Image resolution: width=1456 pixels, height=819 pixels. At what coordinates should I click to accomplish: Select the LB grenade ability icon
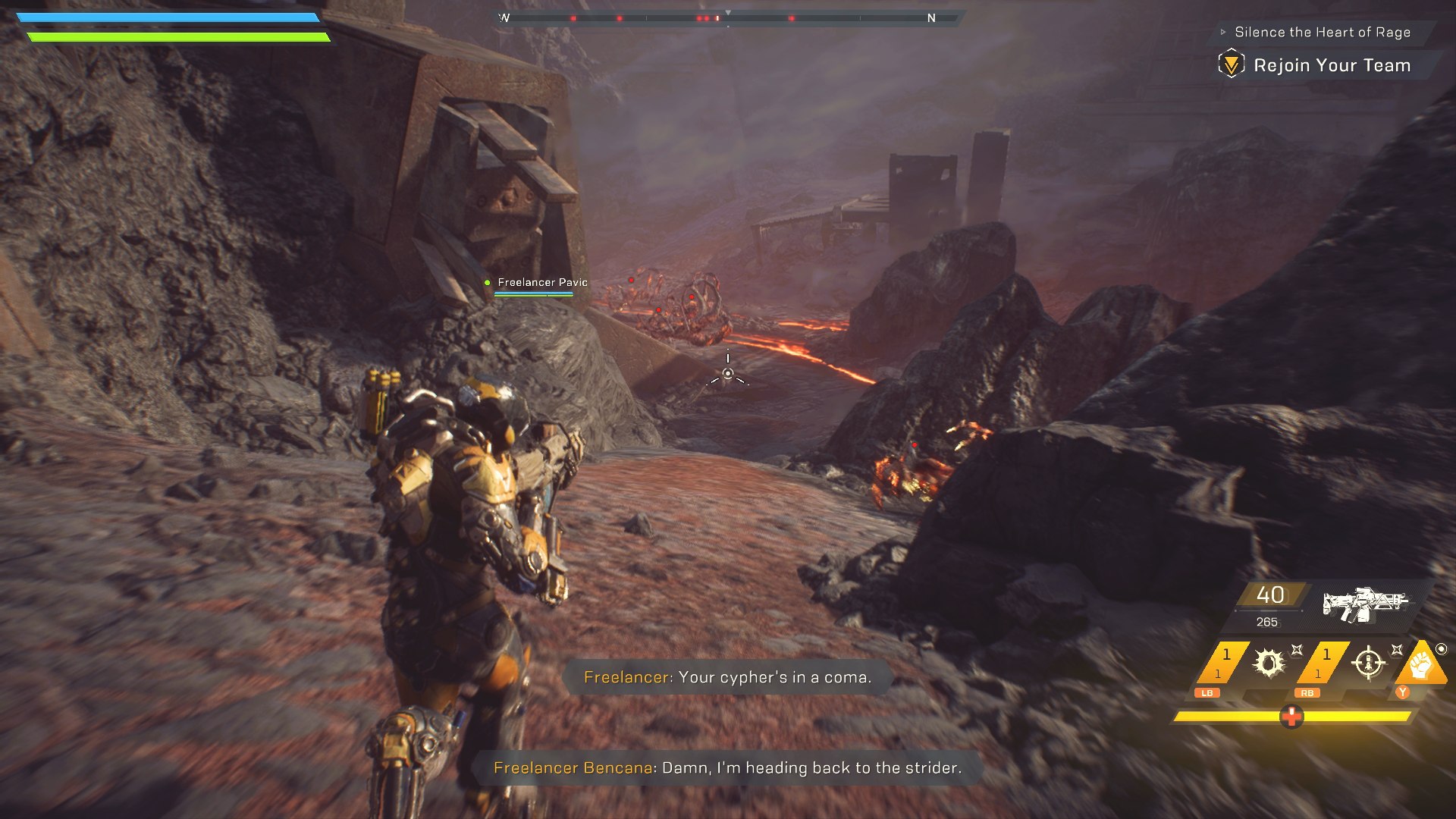[x=1268, y=664]
